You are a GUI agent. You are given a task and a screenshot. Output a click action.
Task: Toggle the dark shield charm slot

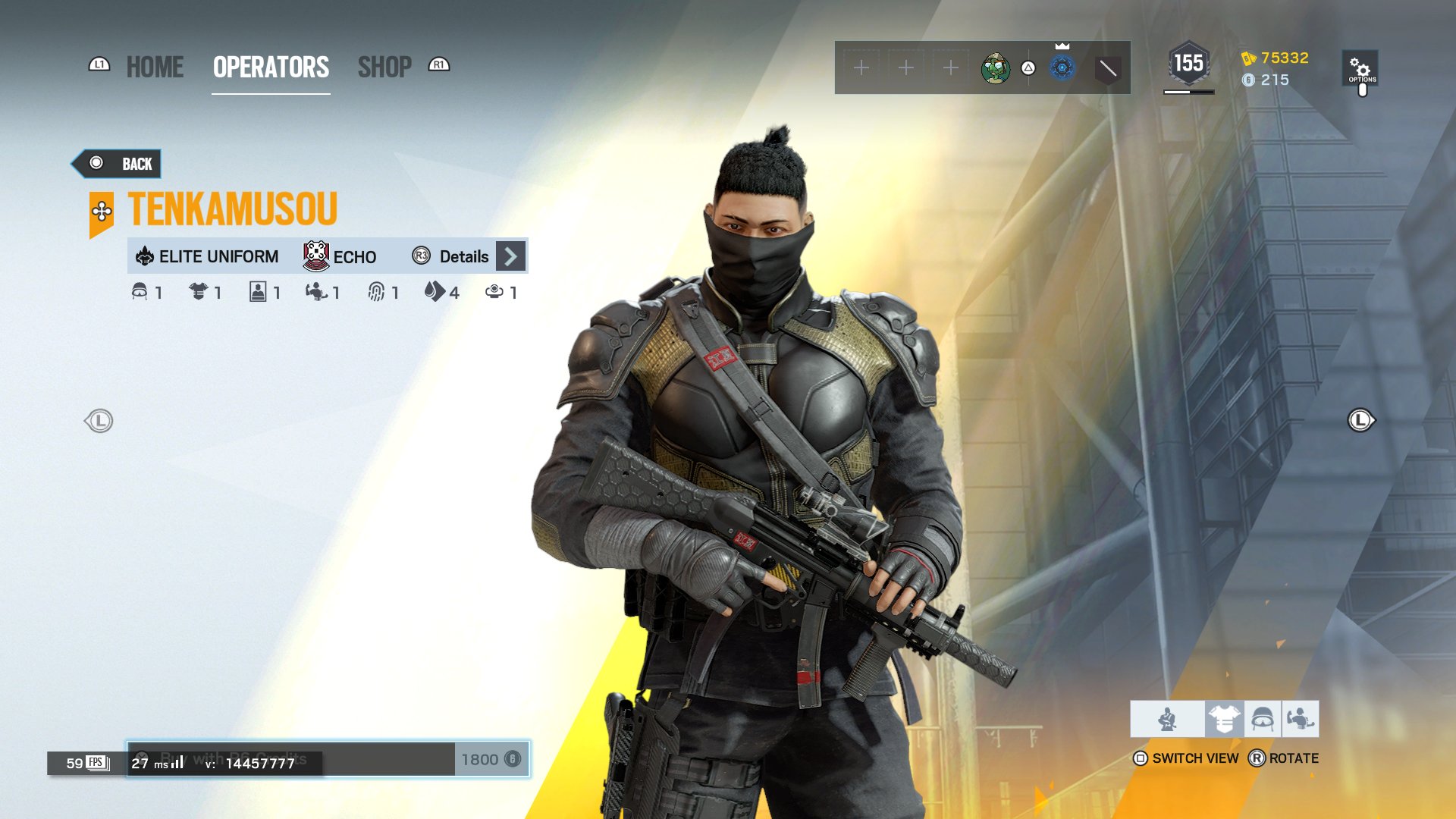pyautogui.click(x=1107, y=70)
